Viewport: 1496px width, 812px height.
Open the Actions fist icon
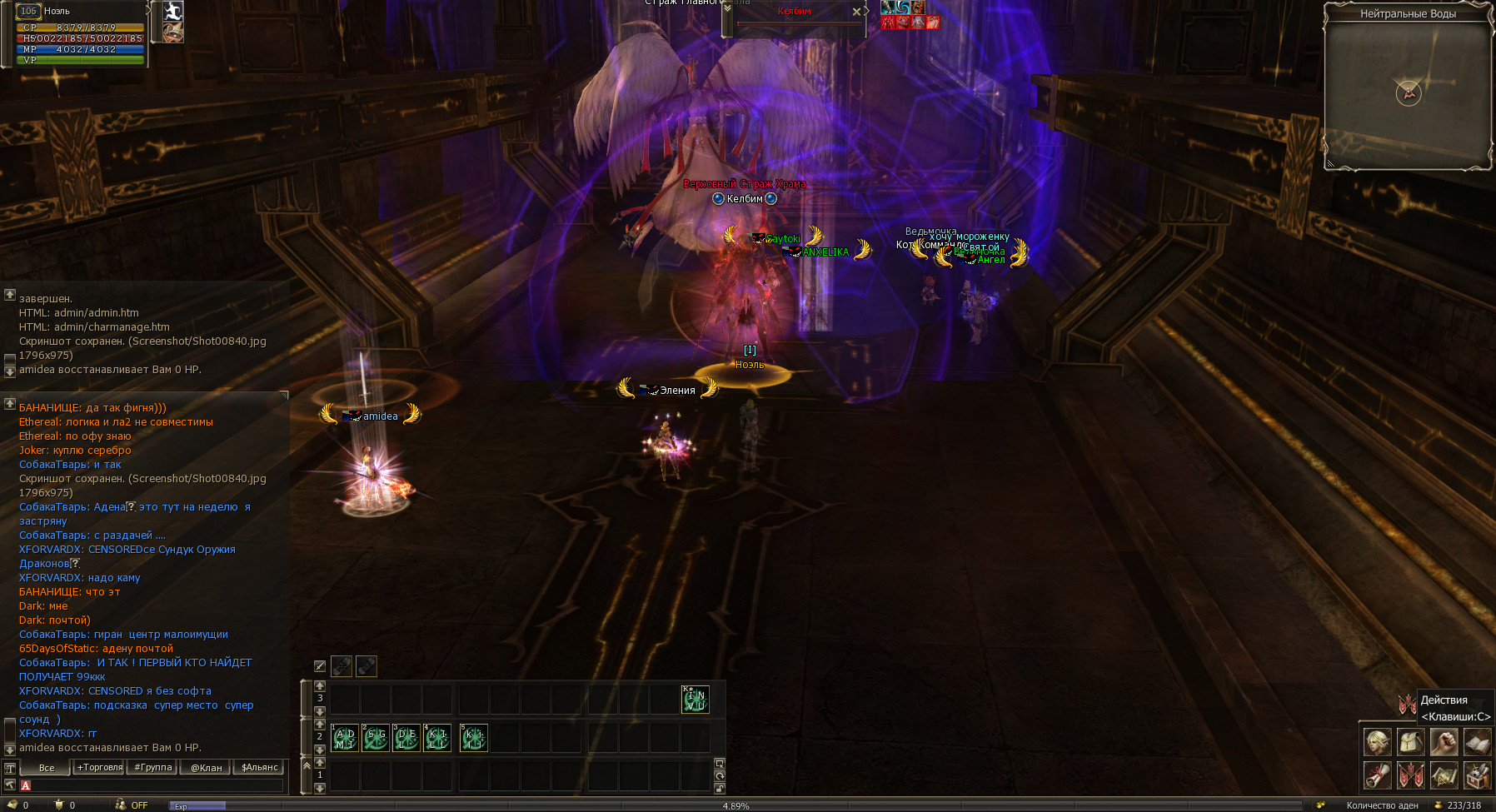click(x=1444, y=741)
